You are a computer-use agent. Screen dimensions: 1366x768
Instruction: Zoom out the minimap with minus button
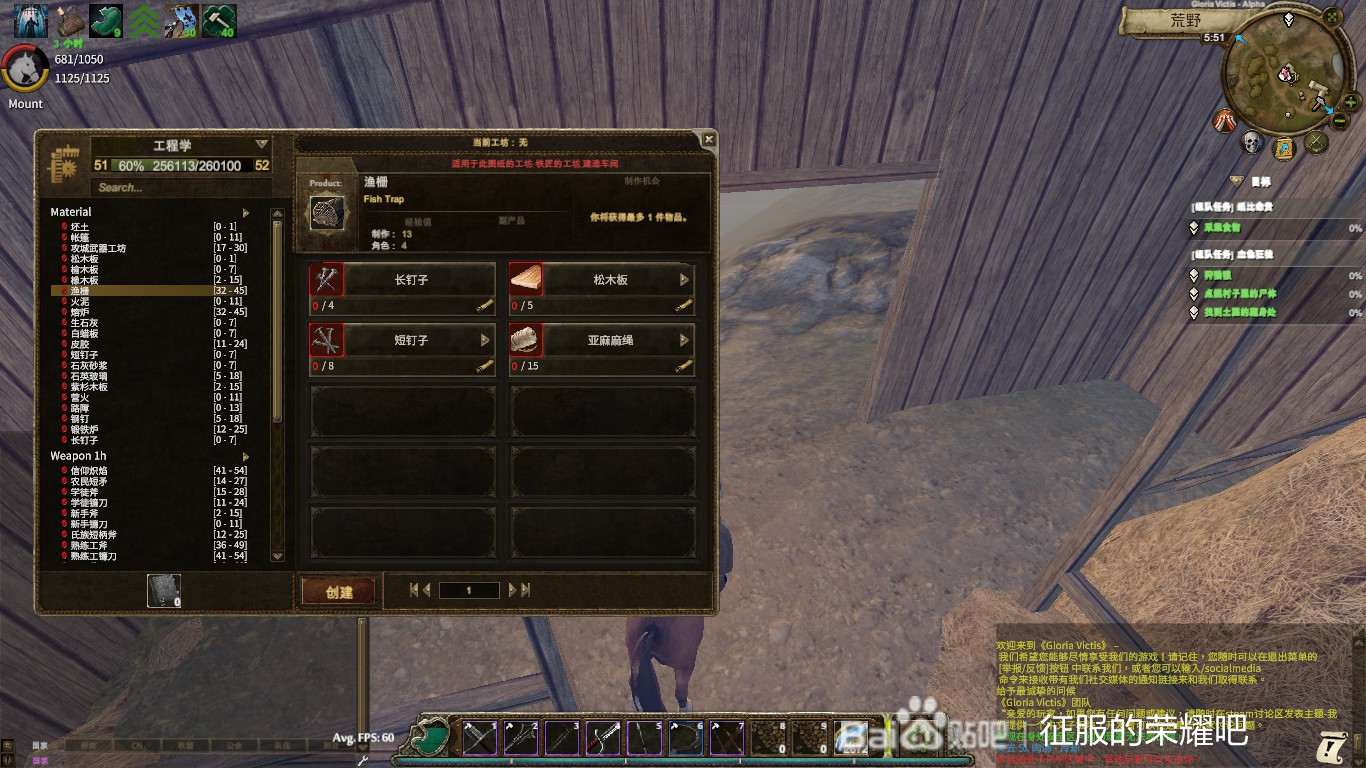(1340, 121)
